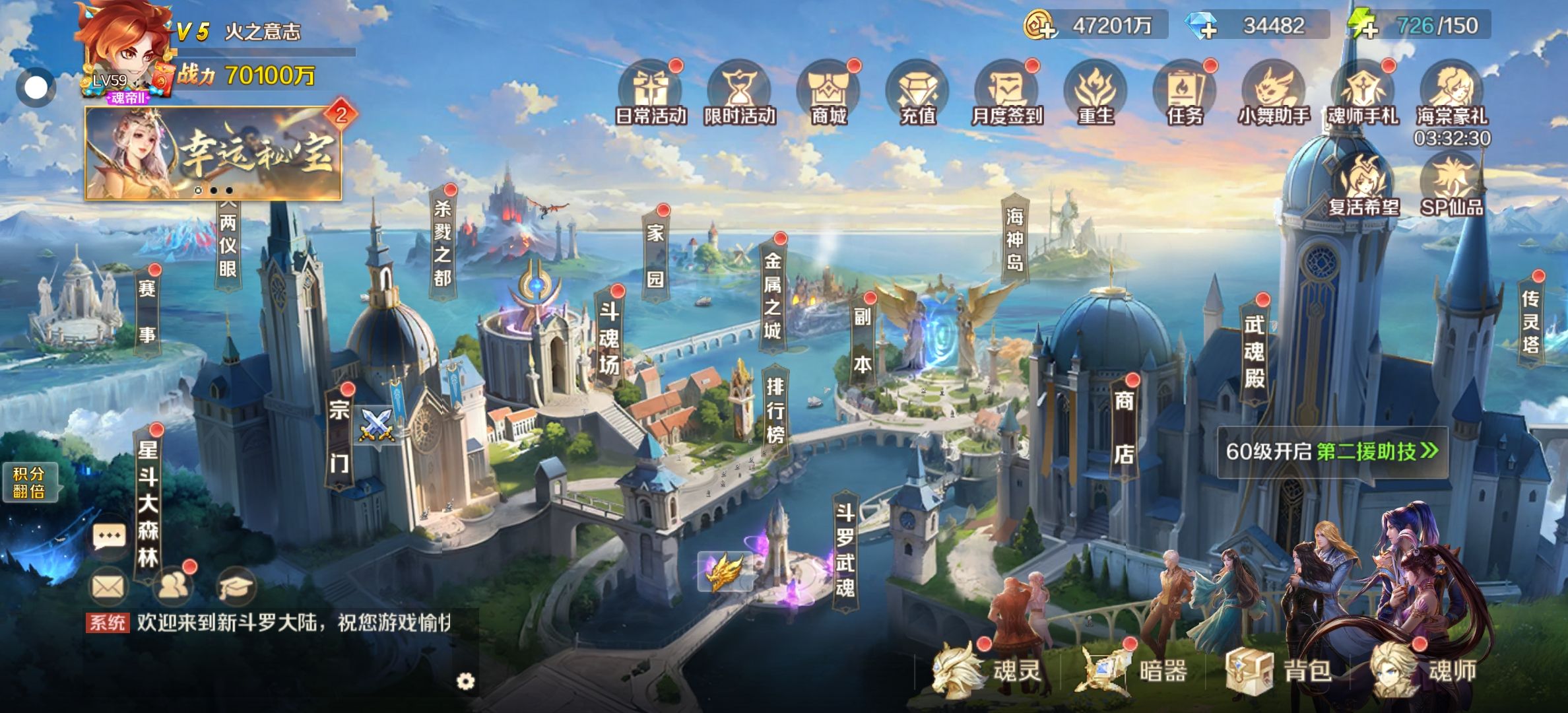Open the 魂师 soul master menu
Image resolution: width=1568 pixels, height=713 pixels.
pyautogui.click(x=1425, y=671)
